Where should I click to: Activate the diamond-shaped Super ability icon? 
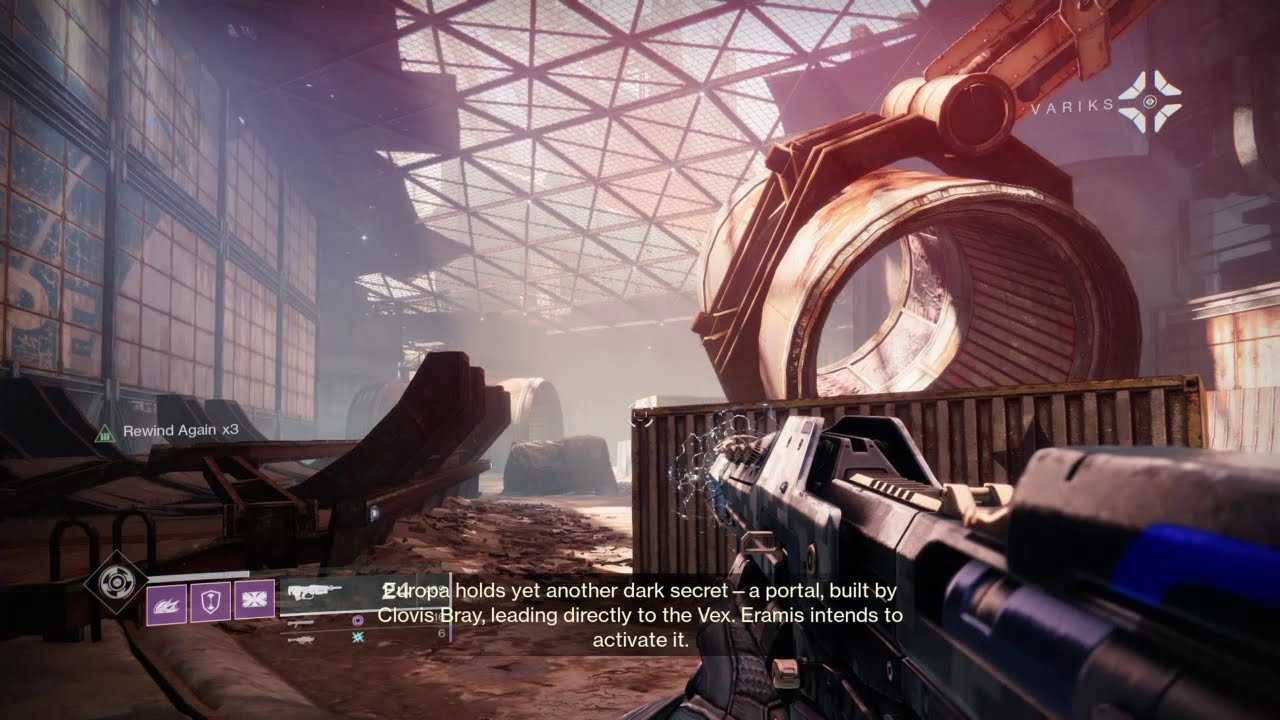[x=116, y=580]
